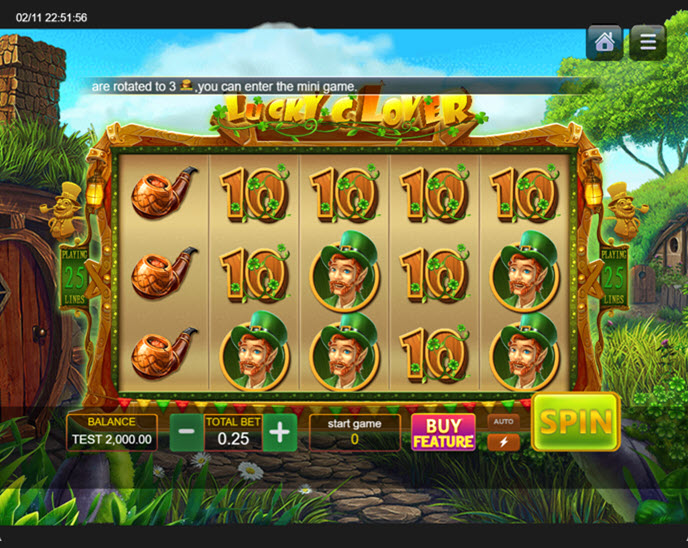This screenshot has width=688, height=548.
Task: Open the hamburger menu
Action: [x=648, y=43]
